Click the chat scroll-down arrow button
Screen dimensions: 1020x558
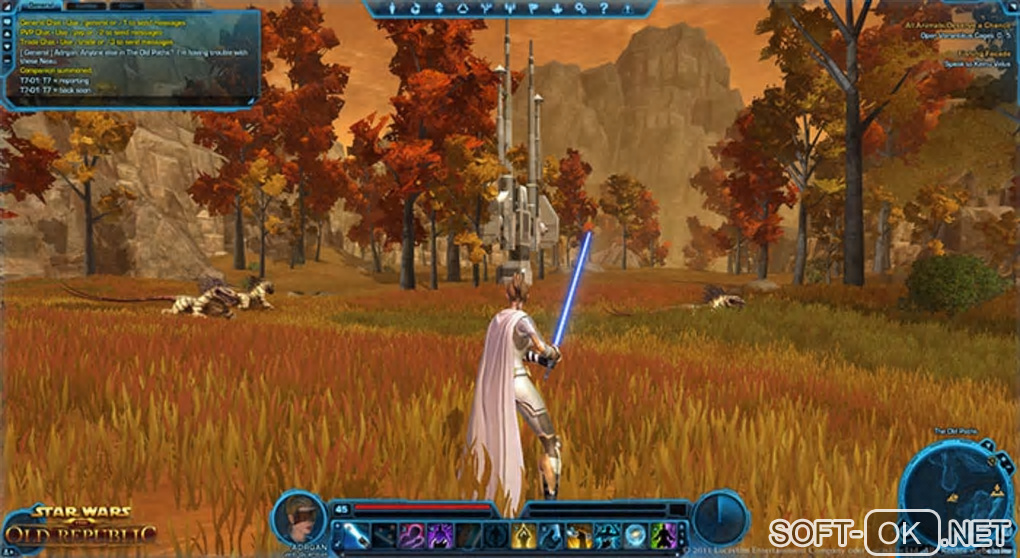click(6, 47)
